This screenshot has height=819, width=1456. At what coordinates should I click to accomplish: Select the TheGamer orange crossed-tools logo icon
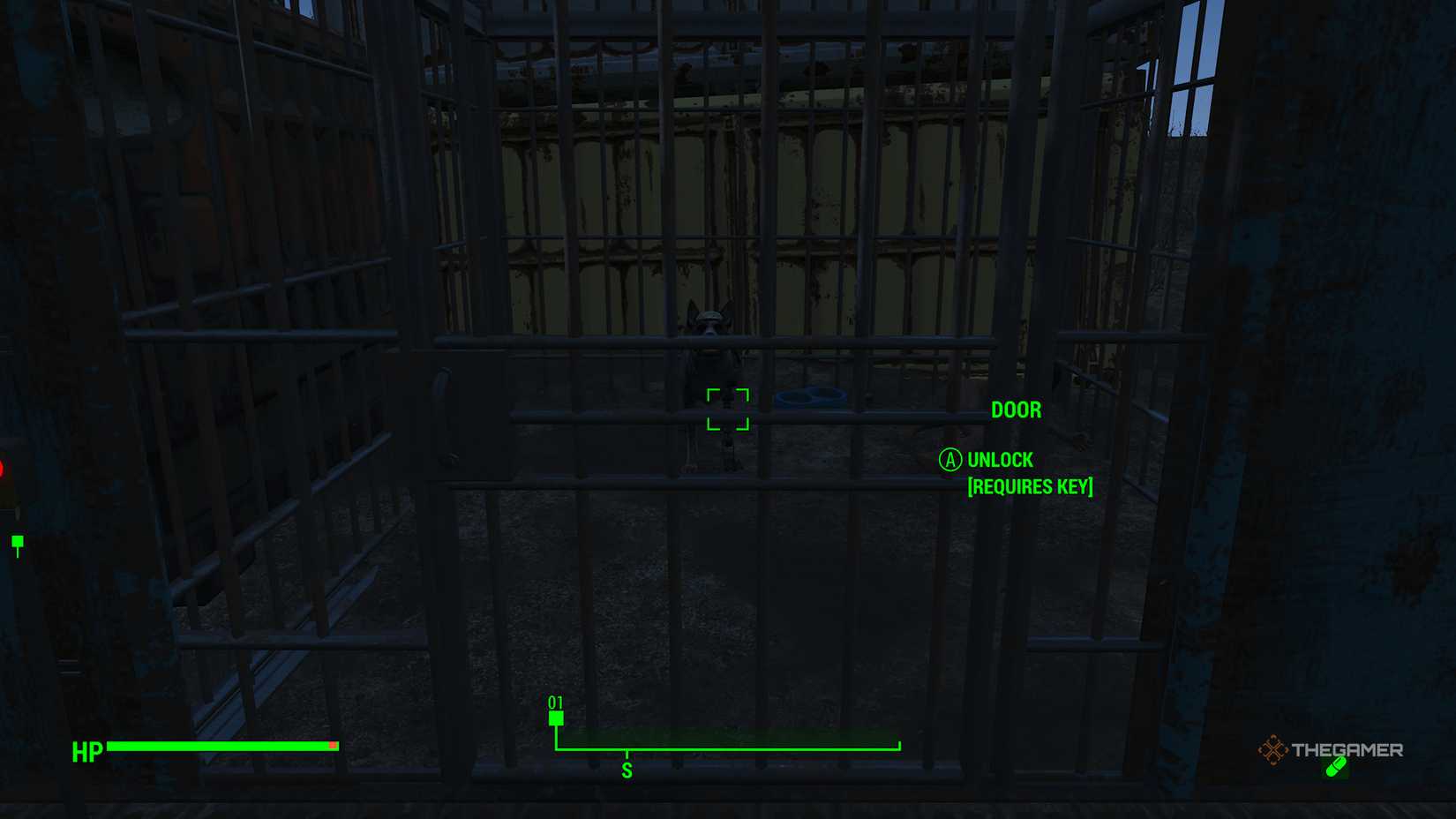[x=1273, y=750]
